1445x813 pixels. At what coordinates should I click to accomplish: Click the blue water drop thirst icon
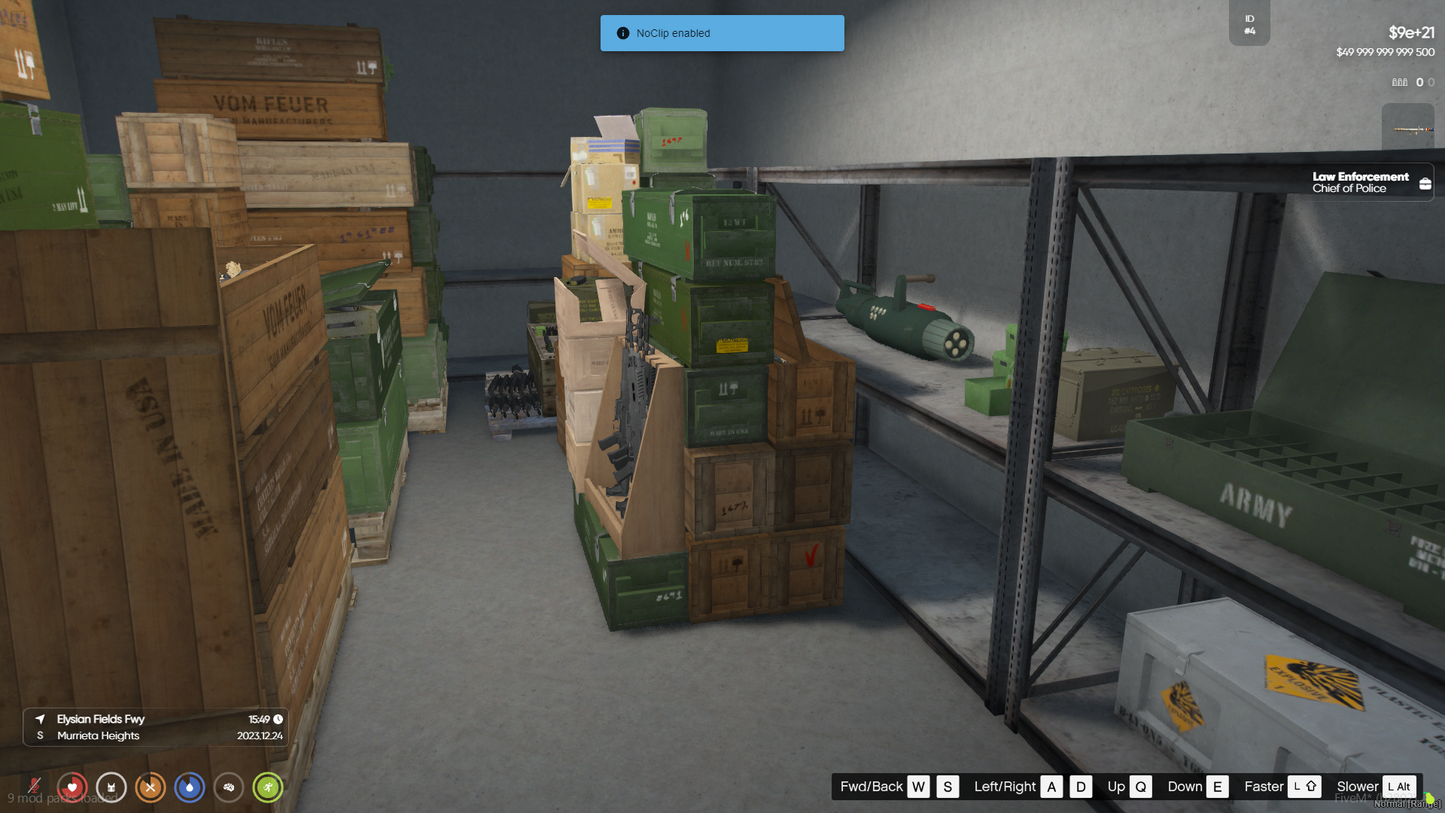click(189, 788)
